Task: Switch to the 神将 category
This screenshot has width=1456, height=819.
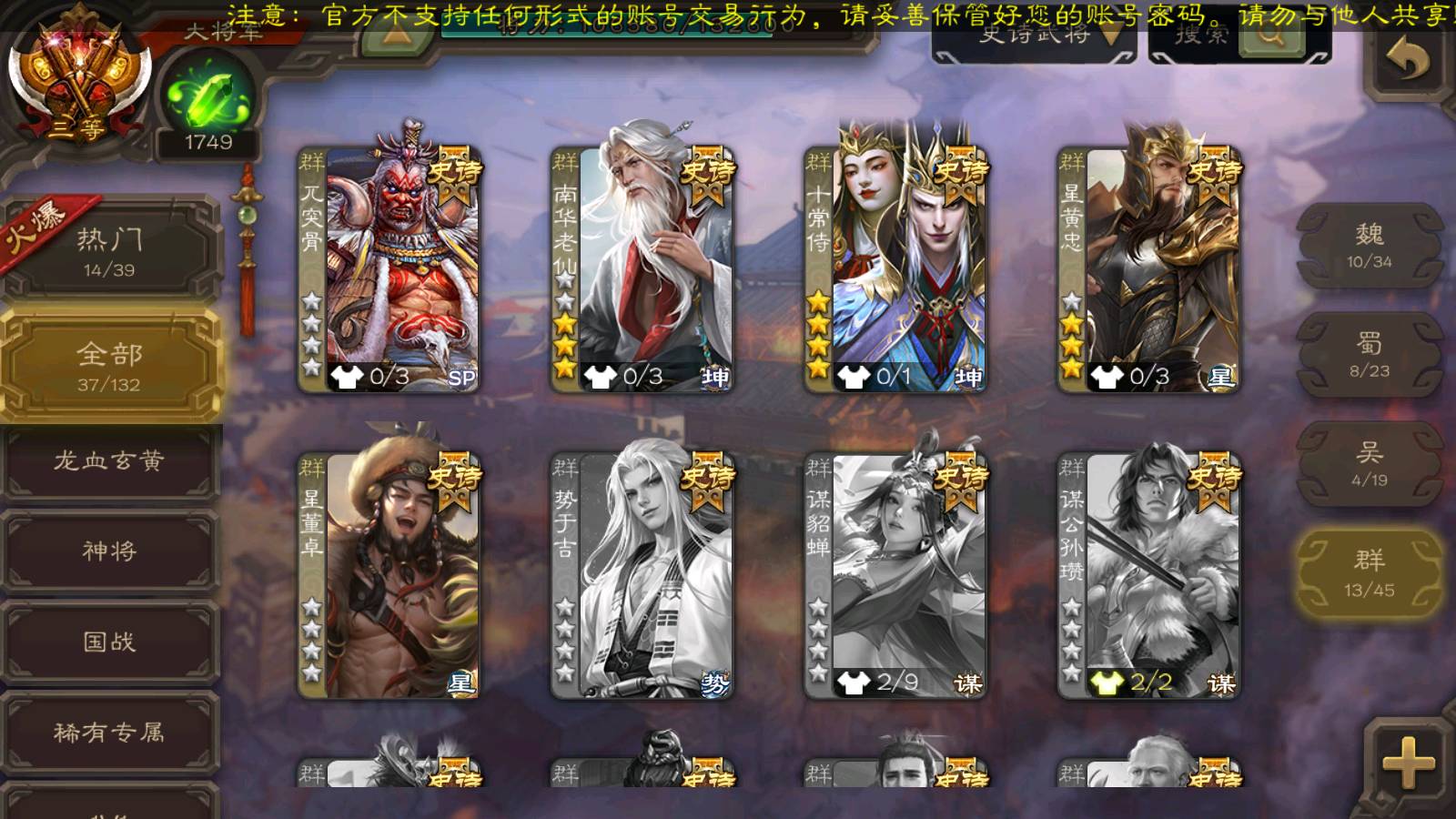Action: tap(109, 551)
